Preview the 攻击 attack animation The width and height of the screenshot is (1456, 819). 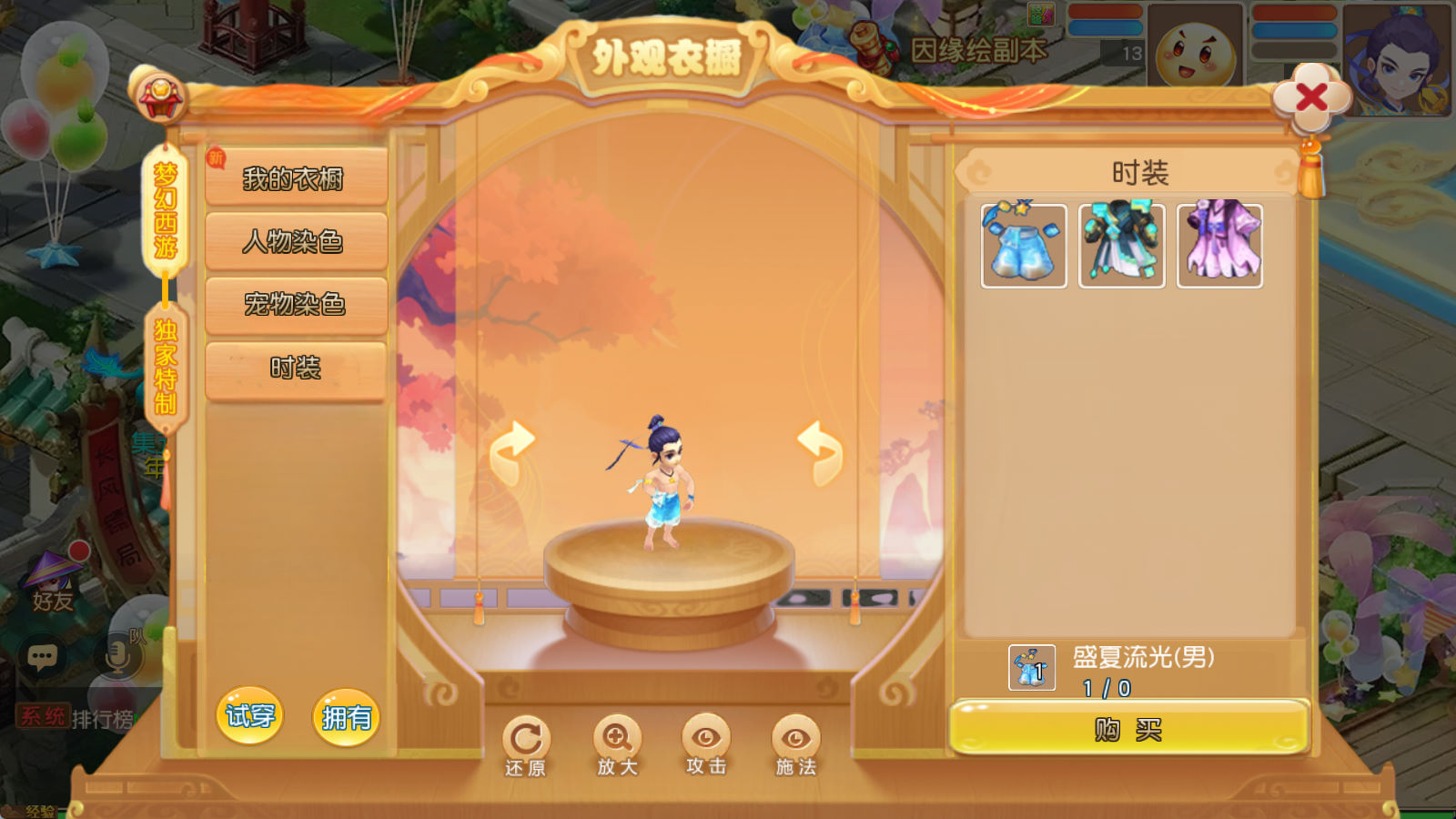coord(706,745)
